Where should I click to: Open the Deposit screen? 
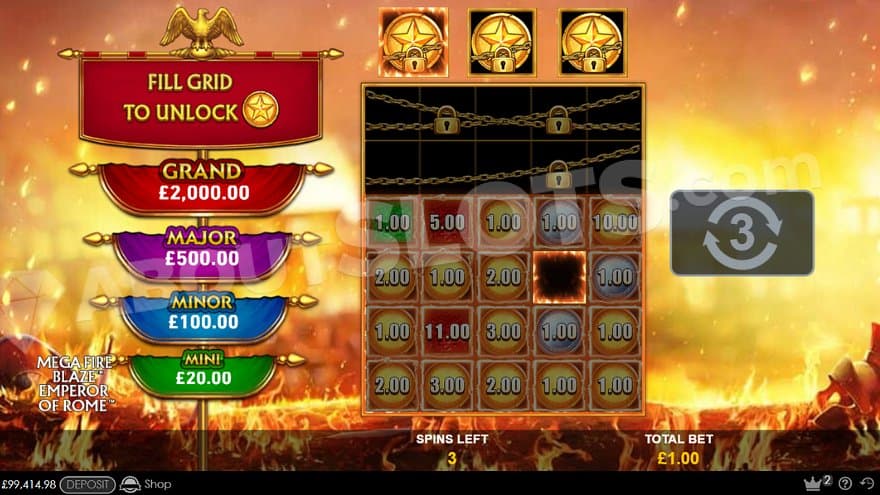pyautogui.click(x=87, y=485)
